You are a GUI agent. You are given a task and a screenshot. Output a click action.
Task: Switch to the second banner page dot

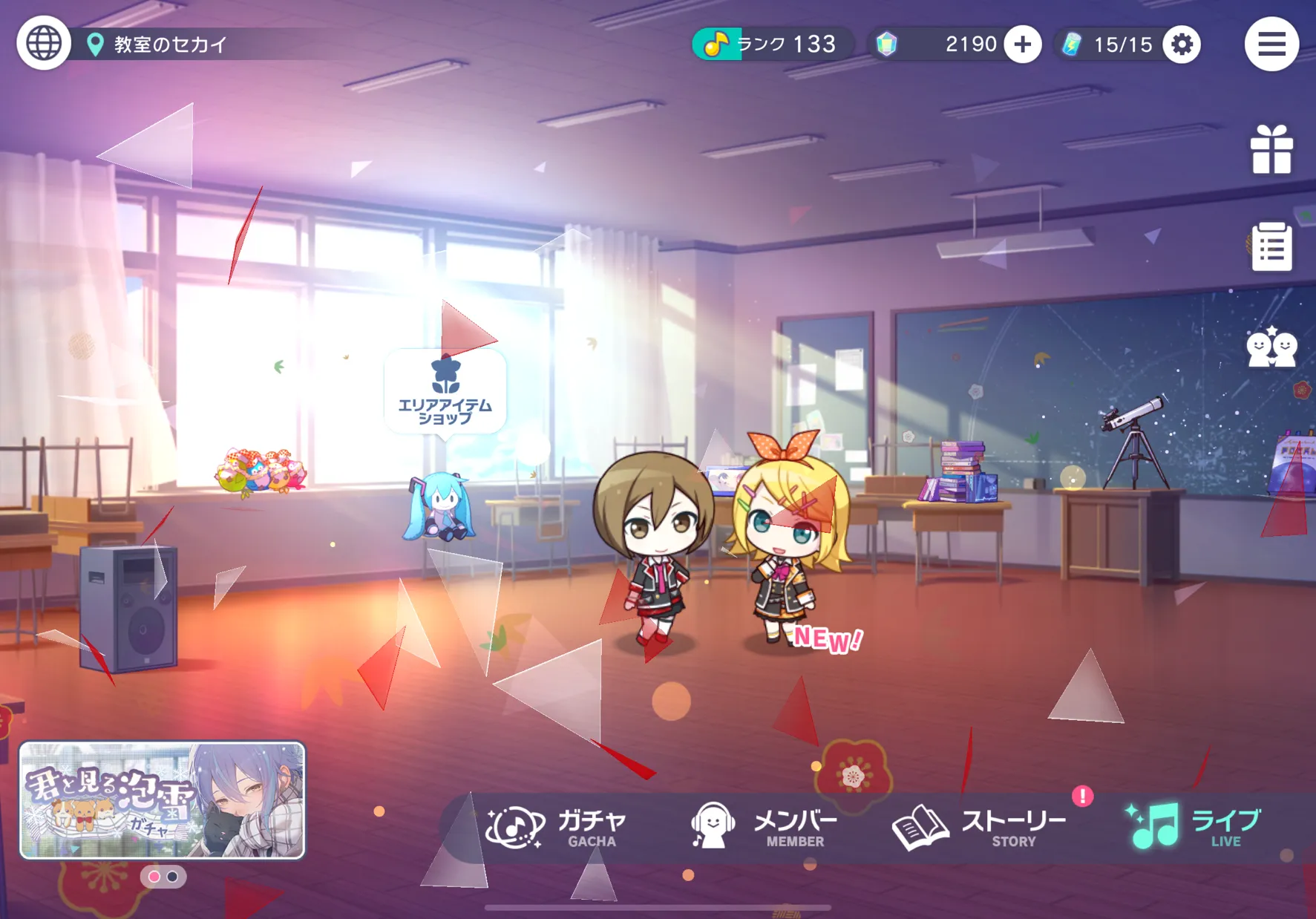tap(172, 877)
